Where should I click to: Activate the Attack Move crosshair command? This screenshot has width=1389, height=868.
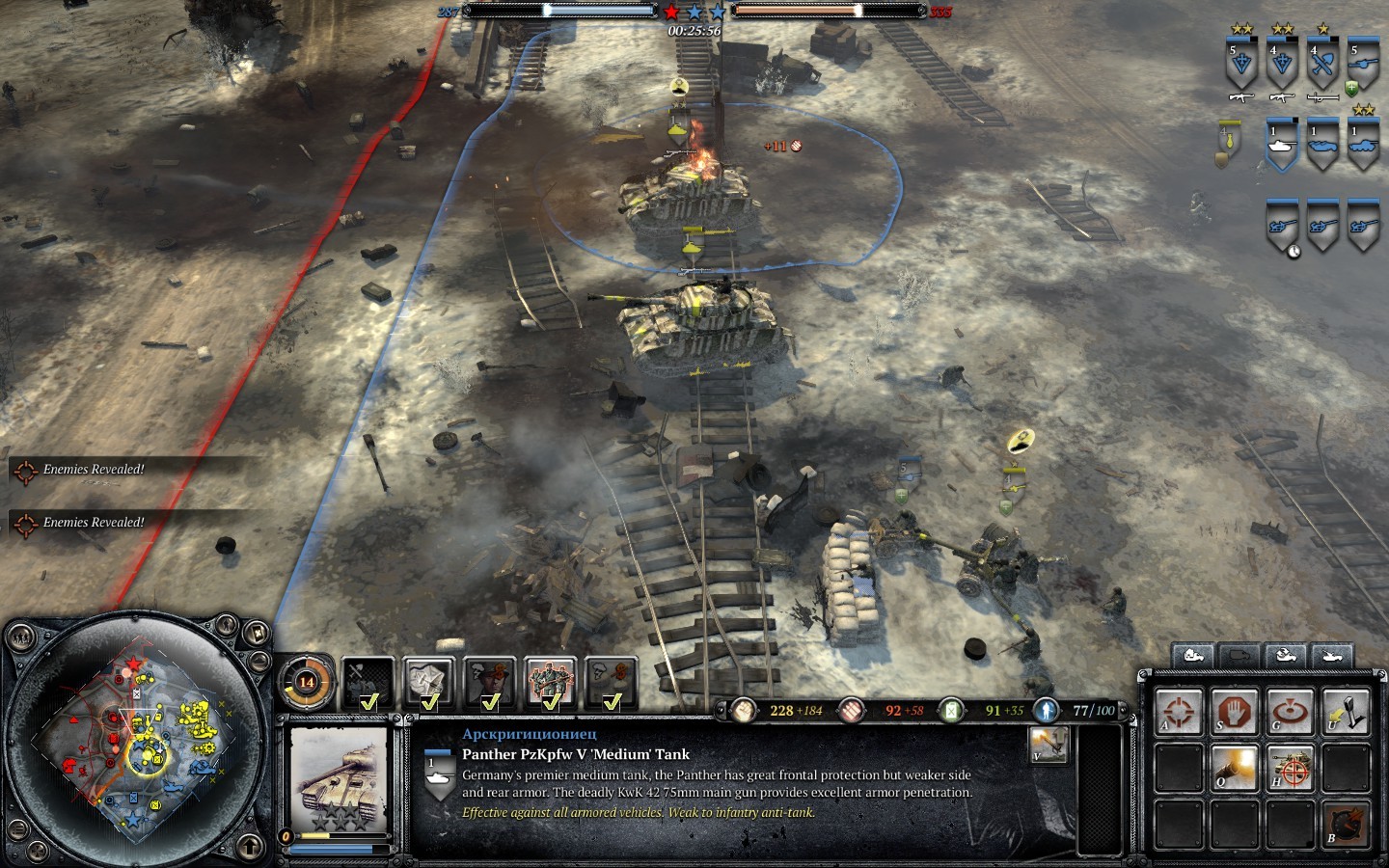(x=1179, y=712)
